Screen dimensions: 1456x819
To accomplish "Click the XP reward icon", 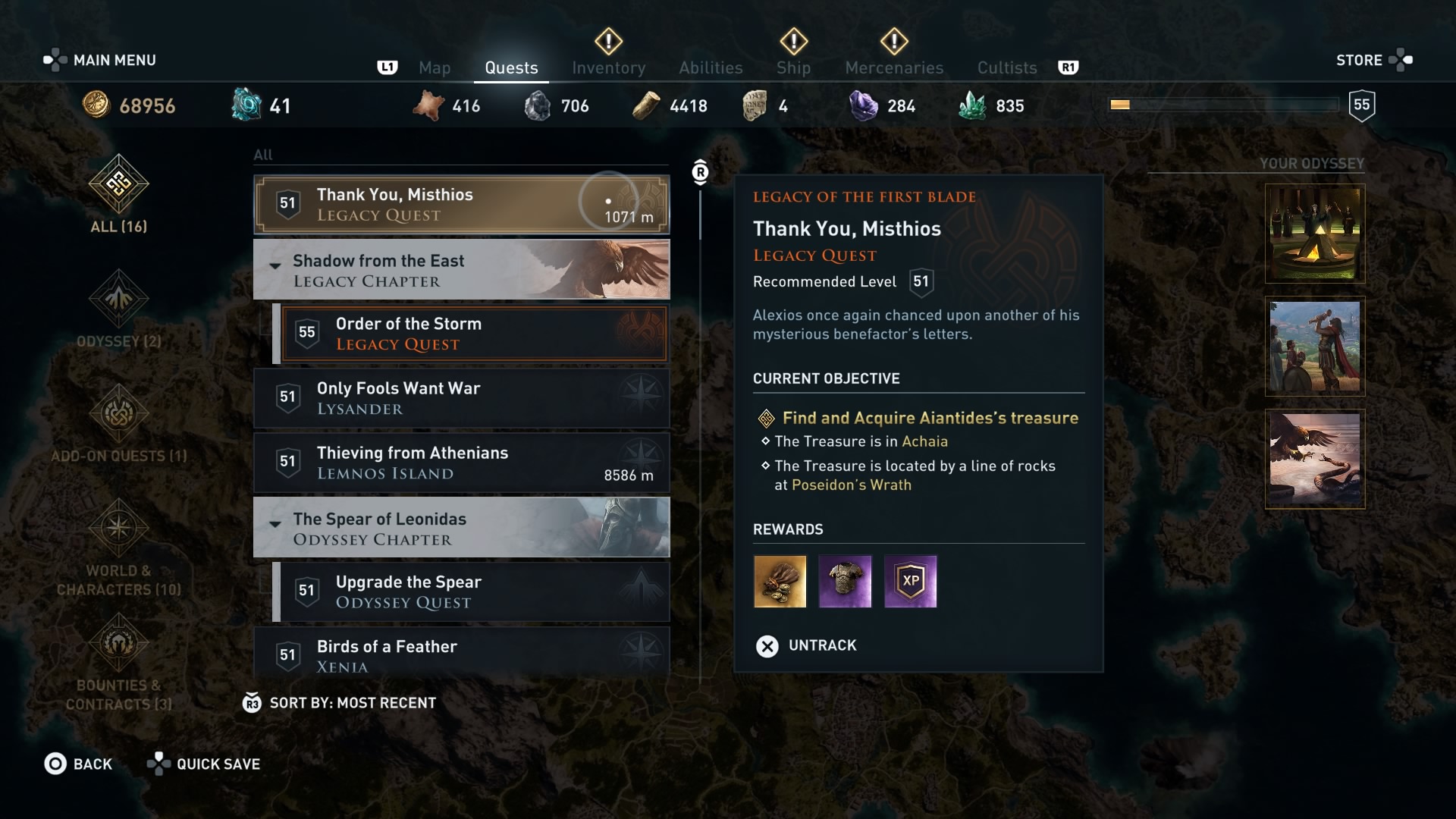I will pos(911,582).
